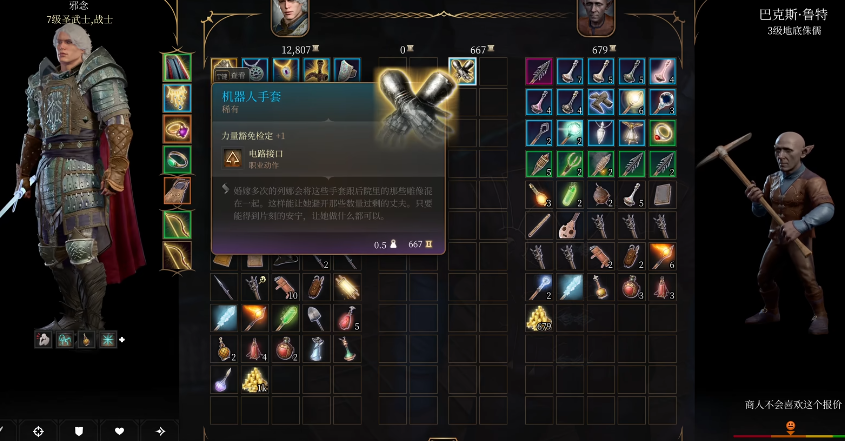Viewport: 845px width, 441px height.
Task: Select the merchant's purple-bordered feather item
Action: pos(540,70)
